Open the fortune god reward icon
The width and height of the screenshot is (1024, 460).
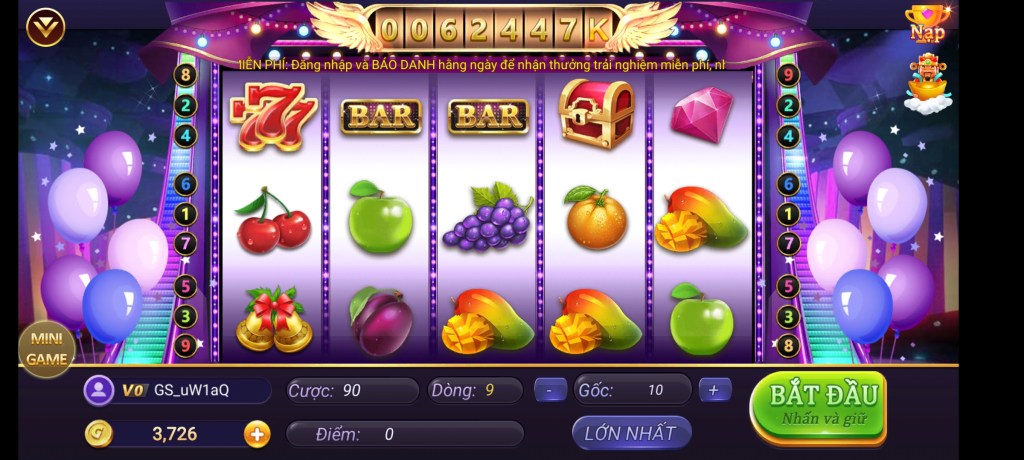point(927,83)
